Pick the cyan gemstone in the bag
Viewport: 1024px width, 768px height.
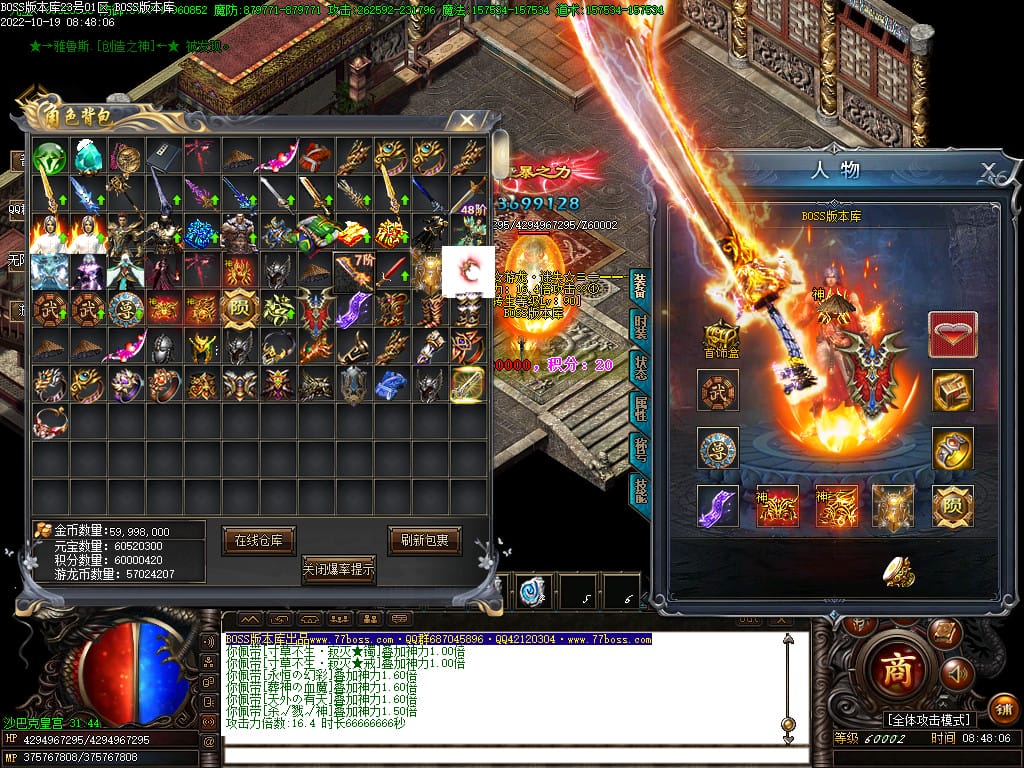tap(86, 158)
